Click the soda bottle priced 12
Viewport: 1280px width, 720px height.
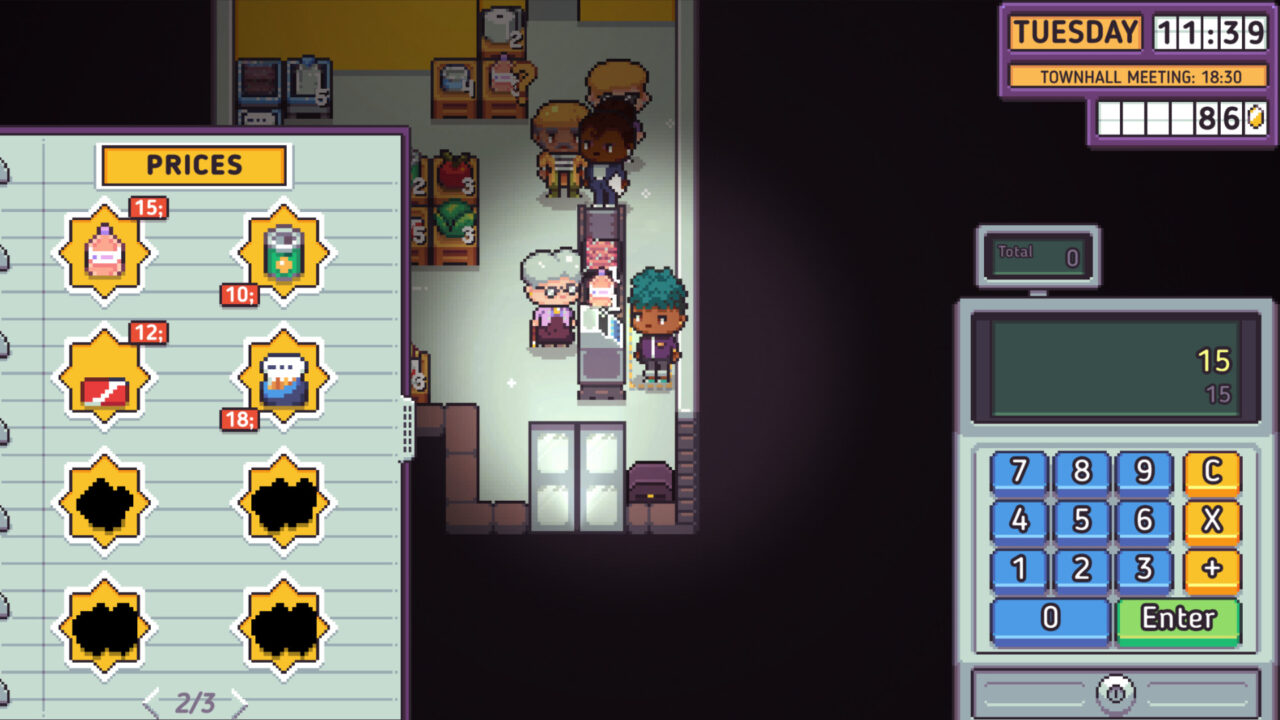click(104, 378)
